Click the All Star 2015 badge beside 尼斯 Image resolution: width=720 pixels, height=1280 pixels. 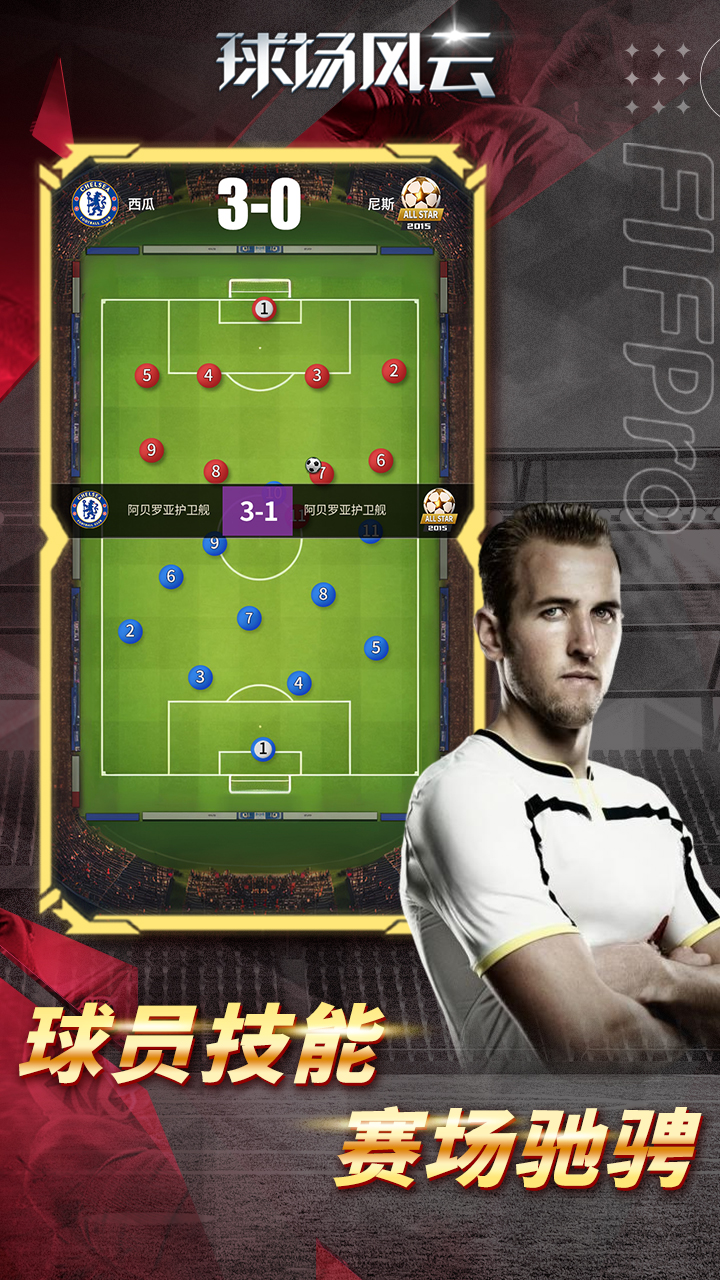[422, 204]
